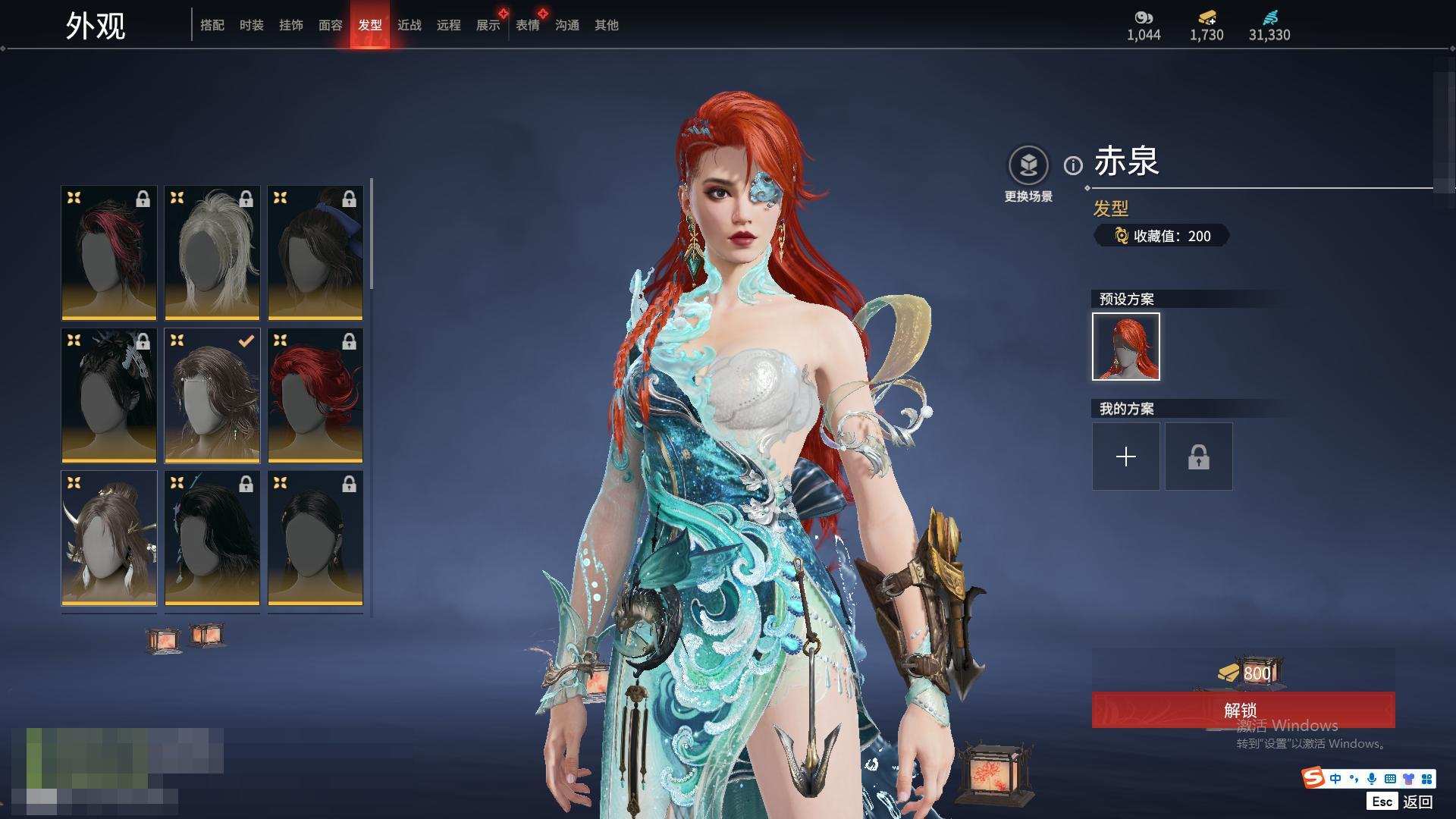This screenshot has height=819, width=1456.
Task: Open the 近战 melee tab
Action: pyautogui.click(x=409, y=25)
